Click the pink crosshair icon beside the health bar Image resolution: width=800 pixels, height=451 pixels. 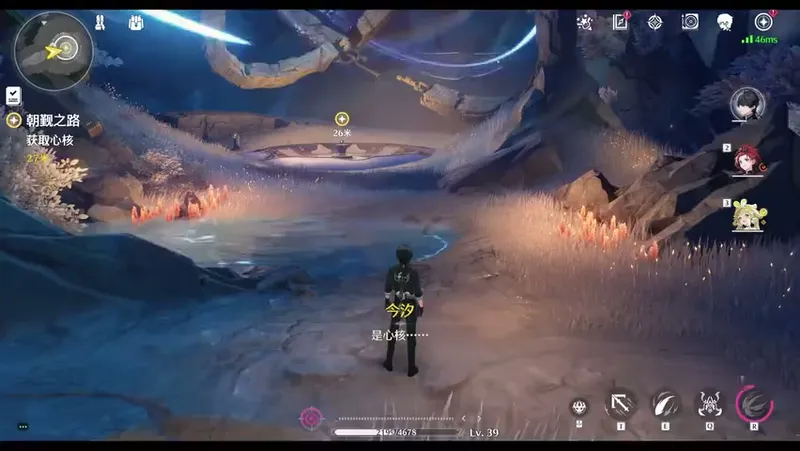pos(311,417)
